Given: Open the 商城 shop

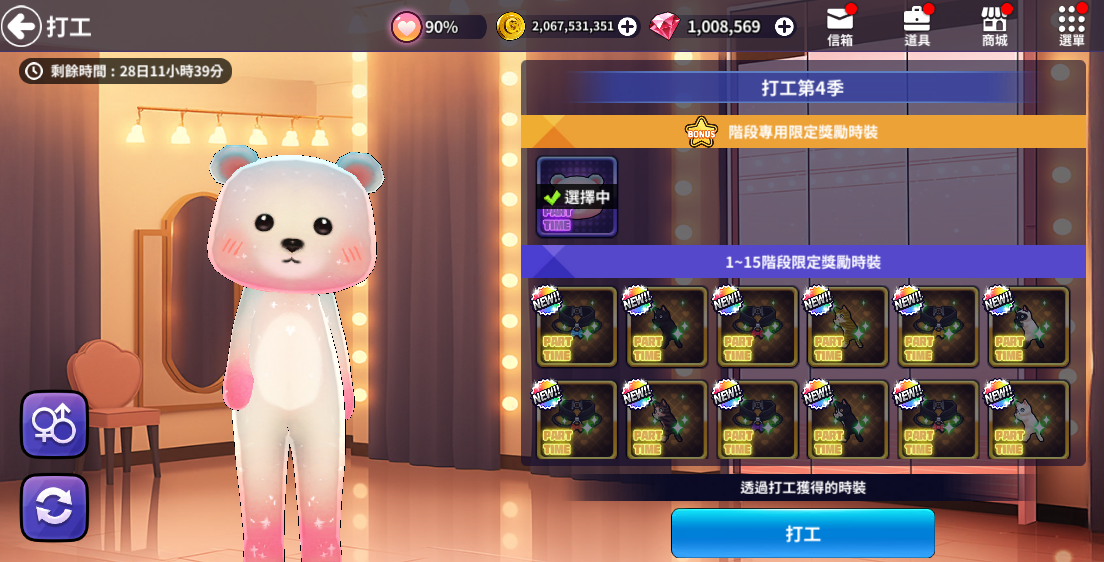Looking at the screenshot, I should (x=994, y=25).
